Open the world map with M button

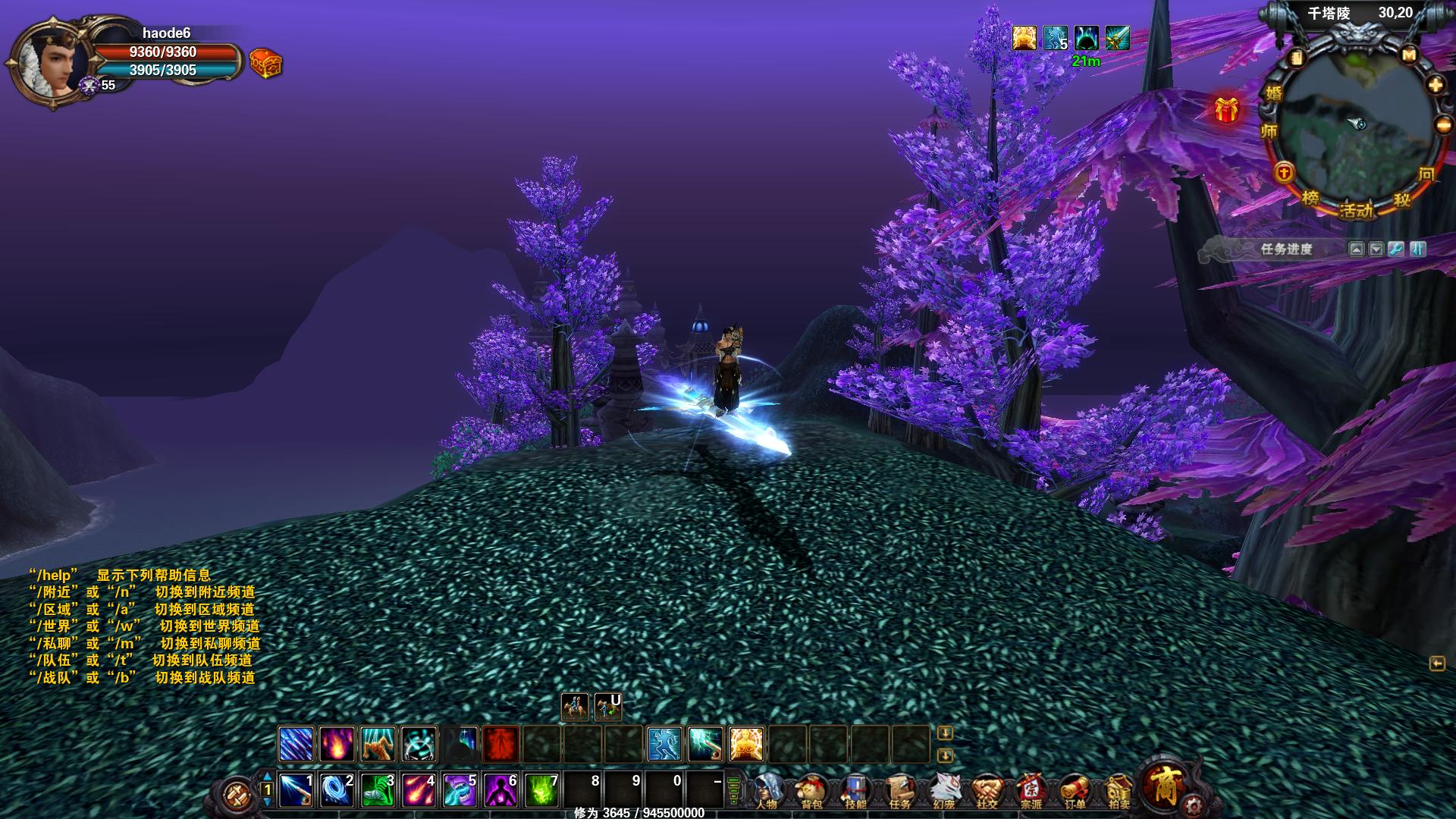pyautogui.click(x=1409, y=55)
